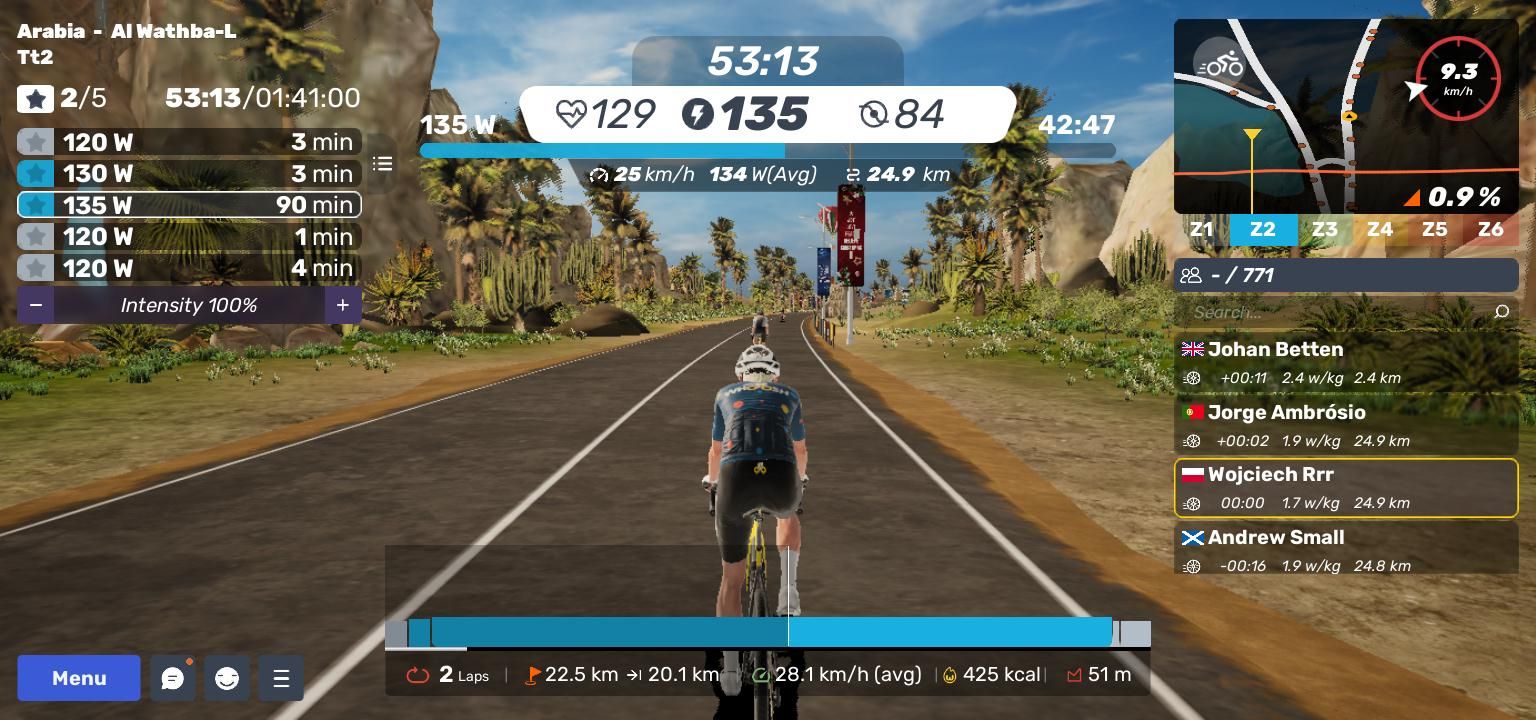Select the 130 W 3 min interval
This screenshot has height=720, width=1536.
189,173
